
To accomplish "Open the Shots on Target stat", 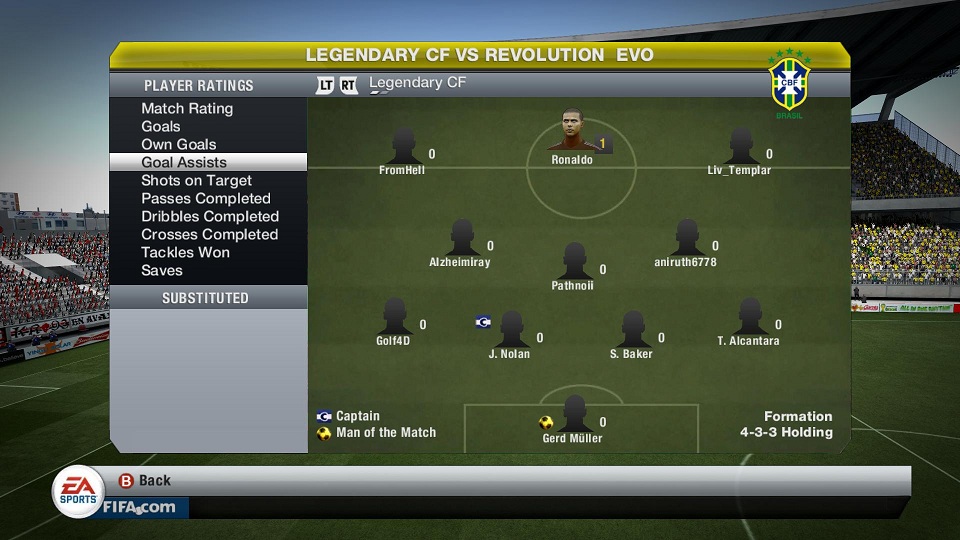I will click(196, 180).
